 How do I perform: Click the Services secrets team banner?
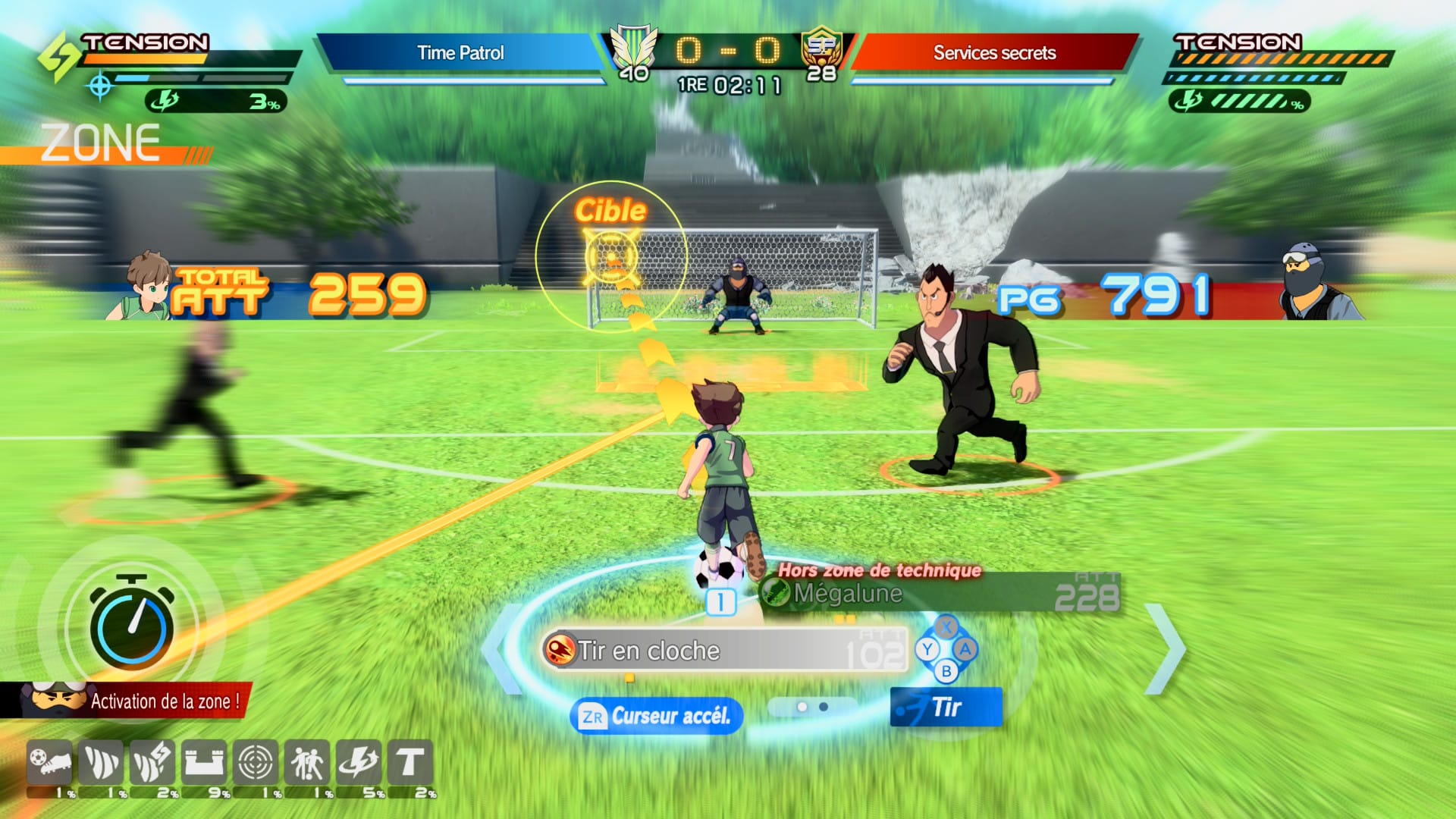[x=994, y=53]
